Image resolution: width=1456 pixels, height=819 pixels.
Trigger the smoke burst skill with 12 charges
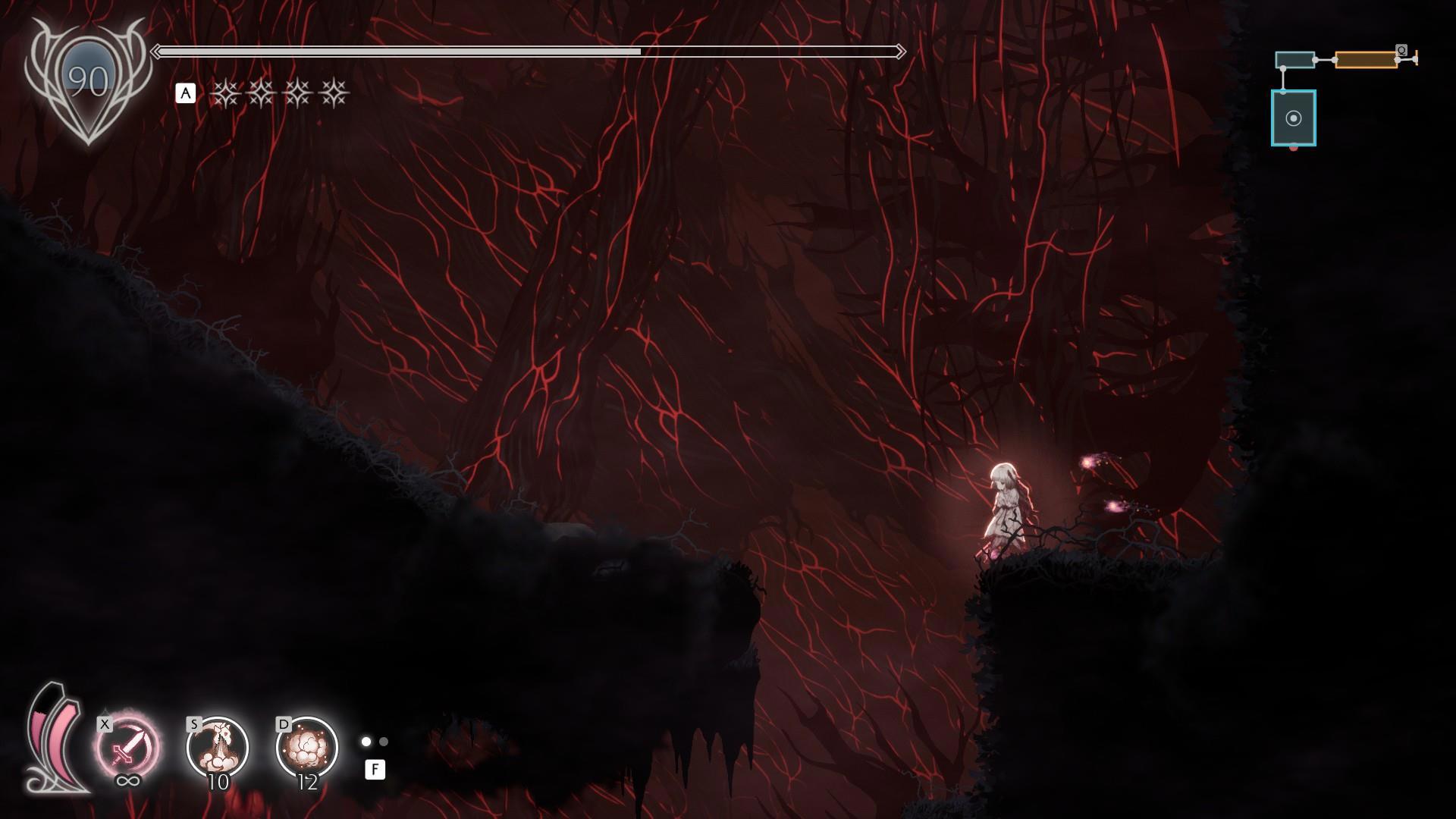pyautogui.click(x=307, y=748)
